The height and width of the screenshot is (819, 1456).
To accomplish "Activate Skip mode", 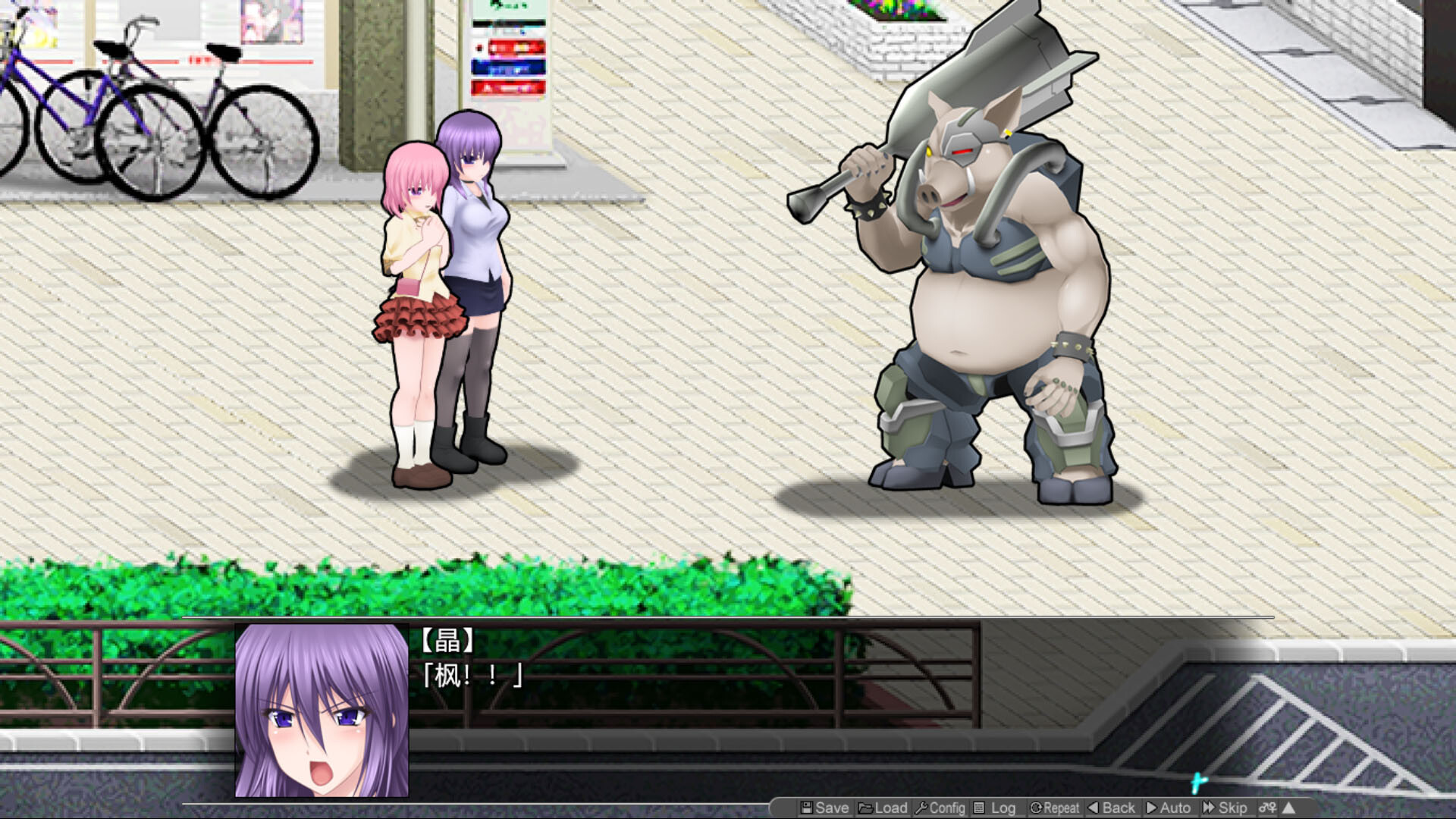I will pos(1225,808).
